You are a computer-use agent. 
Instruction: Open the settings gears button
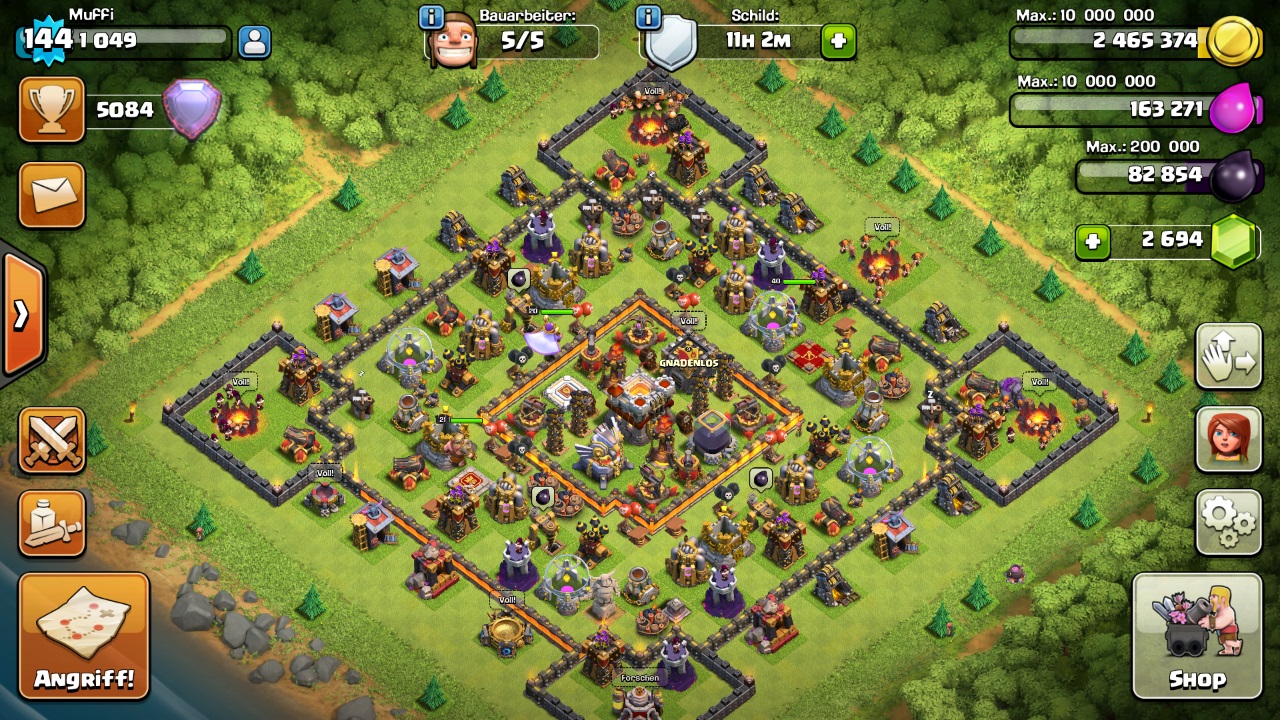coord(1227,521)
